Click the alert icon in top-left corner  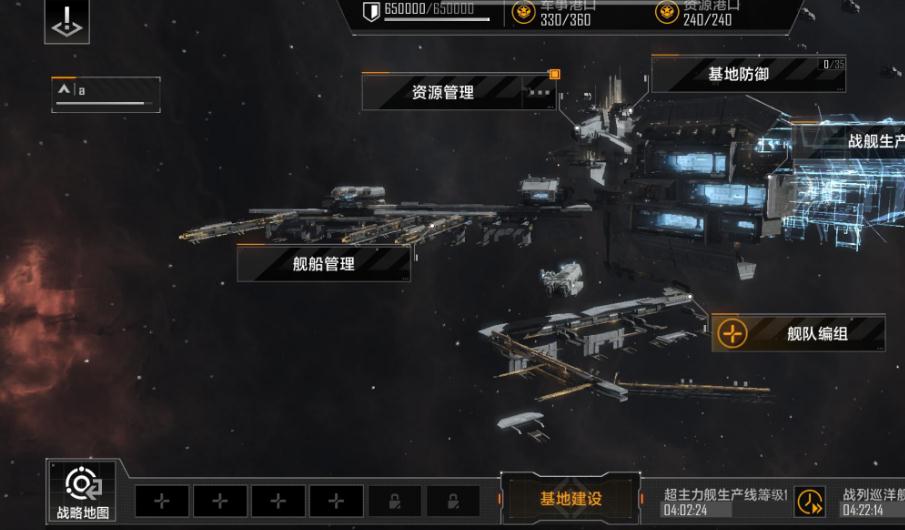(66, 22)
